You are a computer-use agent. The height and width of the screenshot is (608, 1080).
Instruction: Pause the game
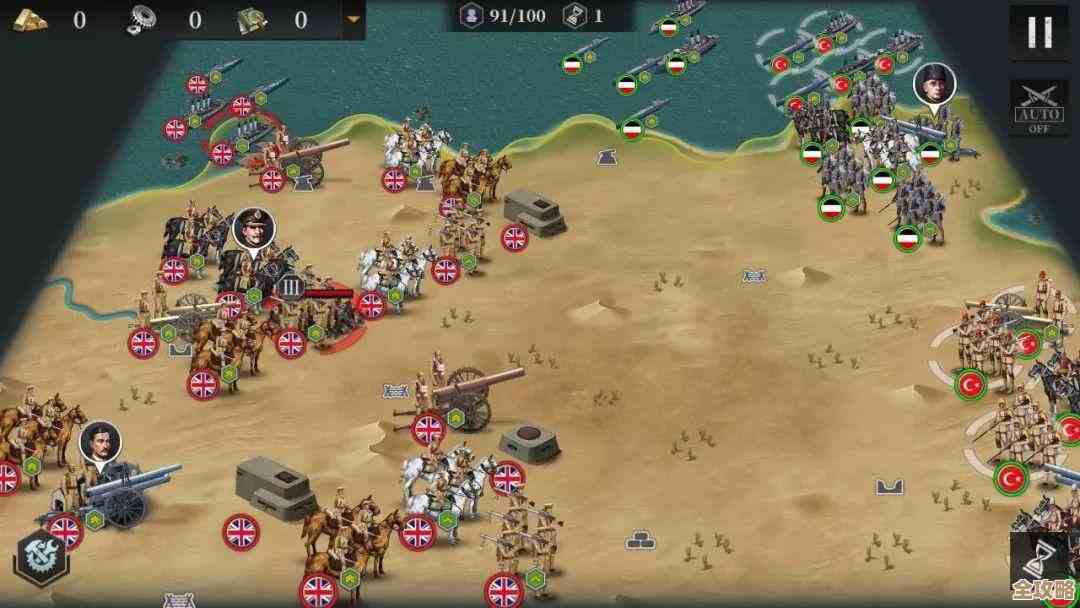[1039, 33]
